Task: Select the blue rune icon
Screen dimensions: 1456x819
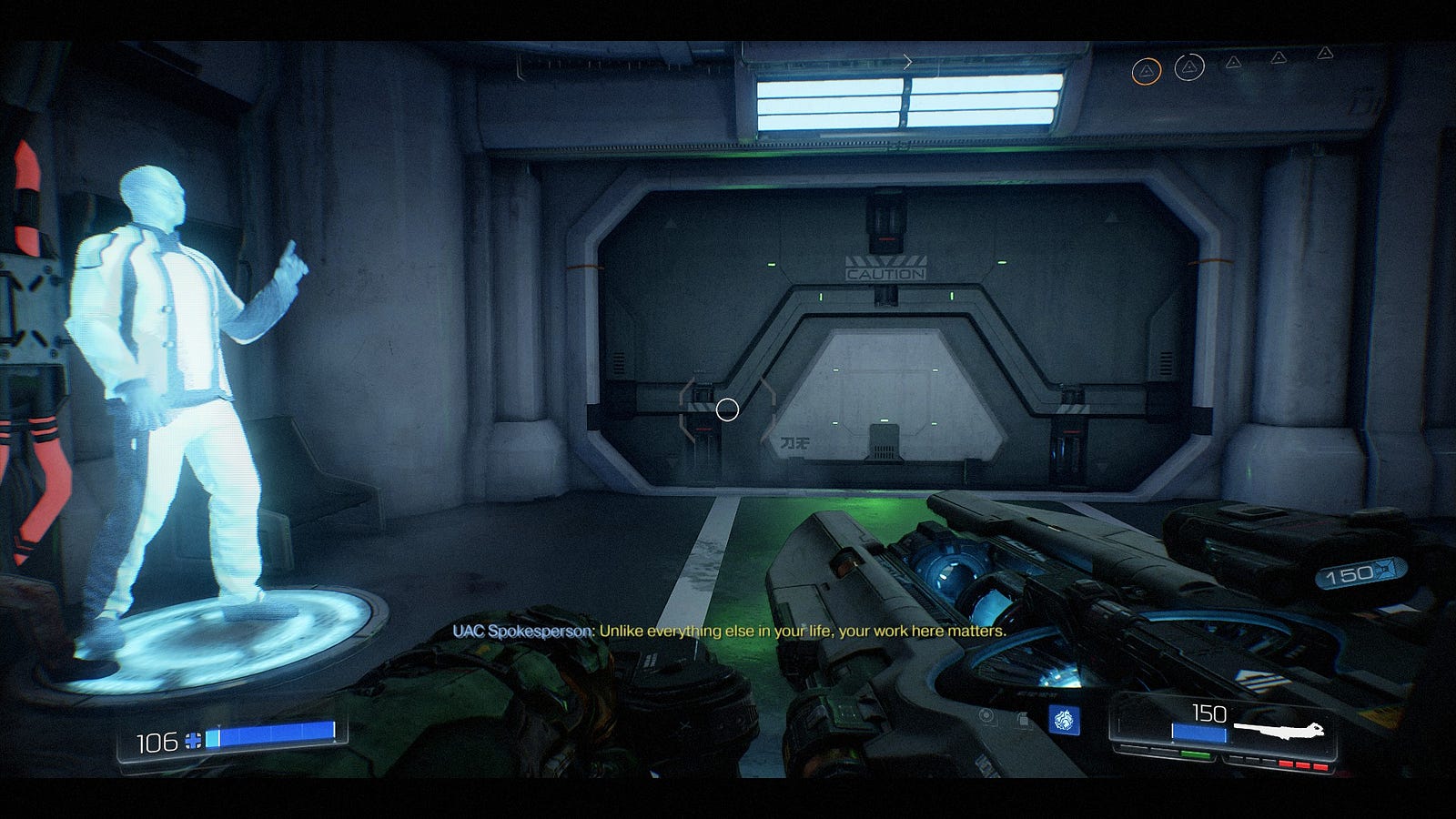Action: pyautogui.click(x=1063, y=720)
